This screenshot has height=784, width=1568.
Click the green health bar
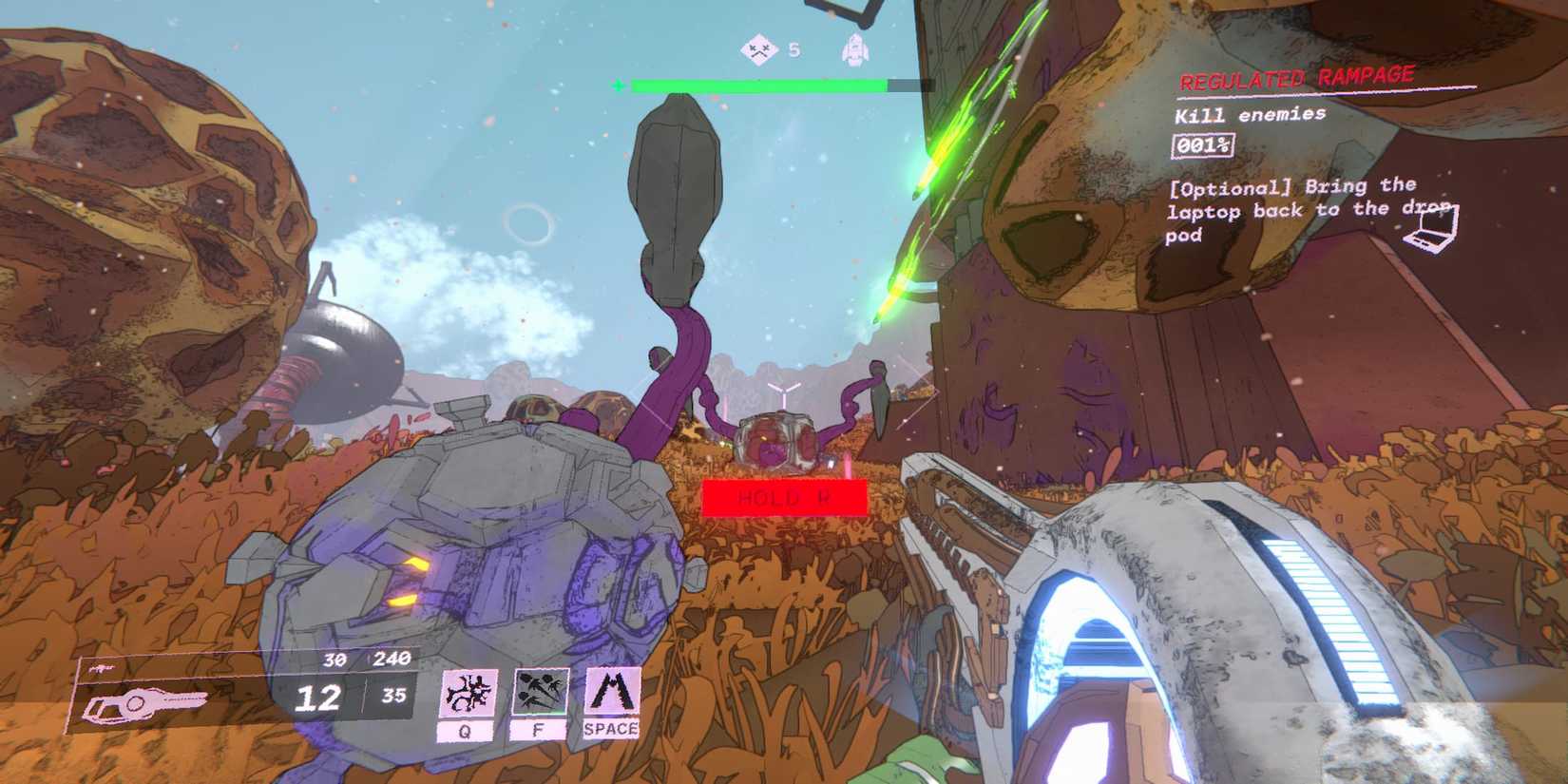point(760,86)
